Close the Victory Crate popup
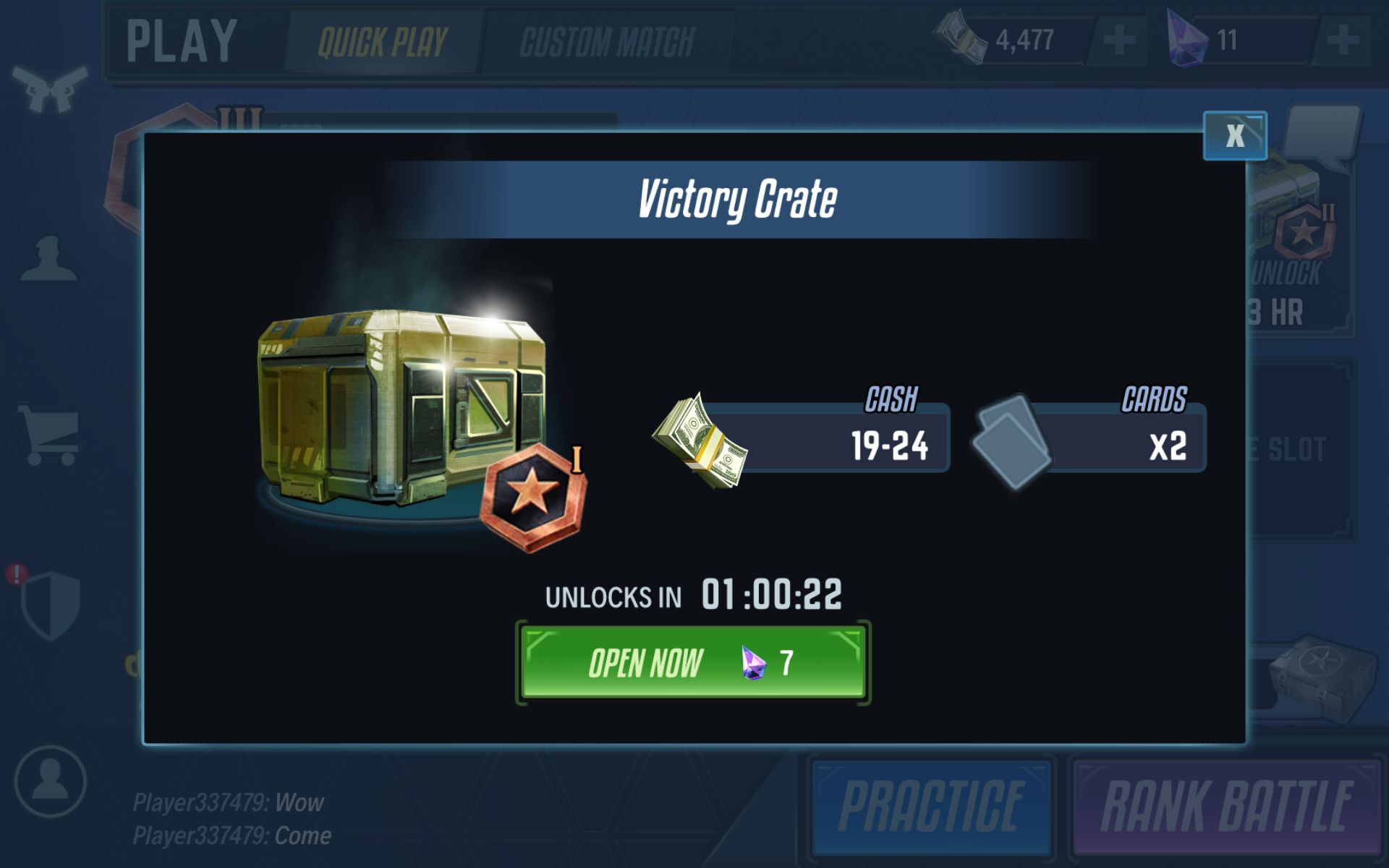 pyautogui.click(x=1234, y=135)
